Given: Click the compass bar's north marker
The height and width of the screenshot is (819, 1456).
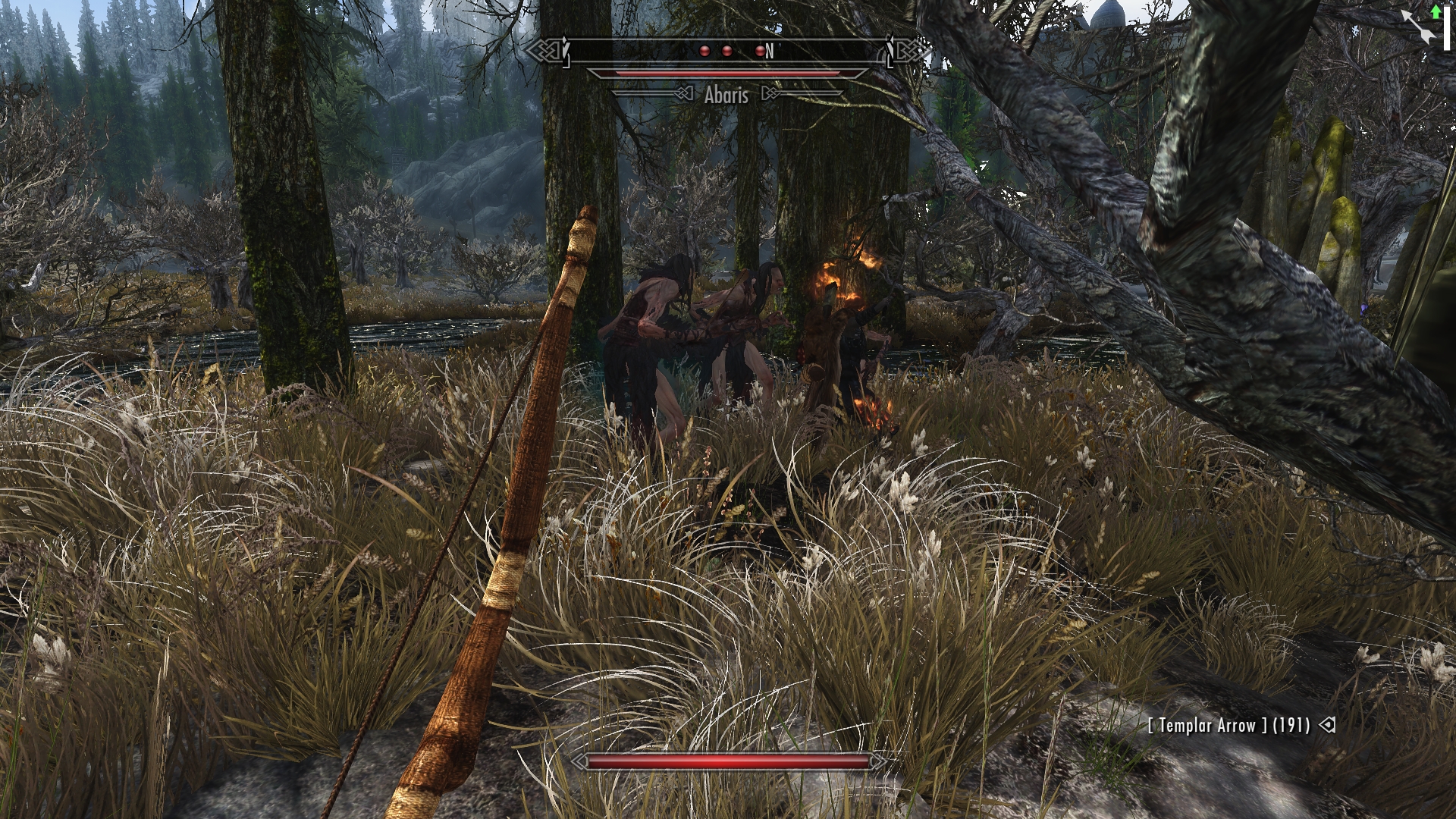Looking at the screenshot, I should tap(769, 51).
